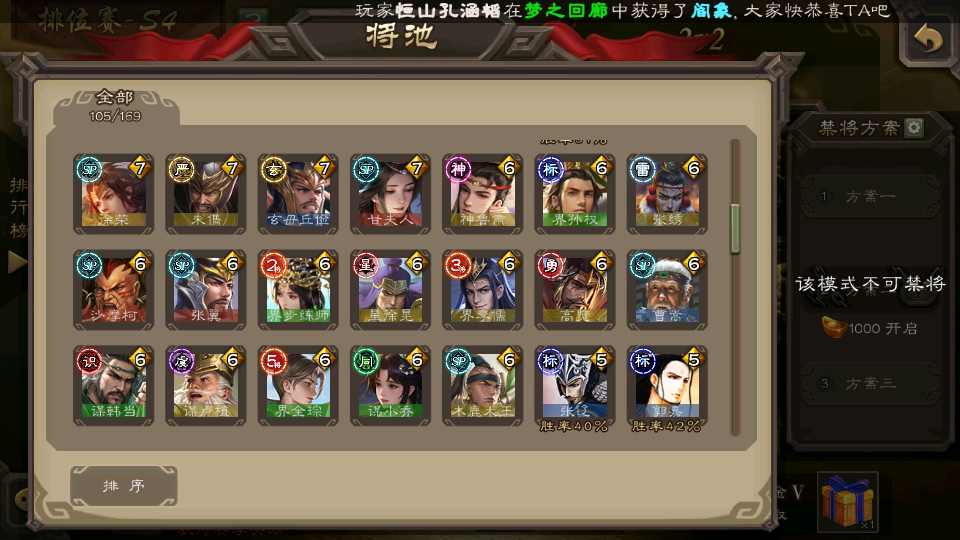Select the 谋韩当 hero card
The width and height of the screenshot is (960, 540).
coord(114,386)
